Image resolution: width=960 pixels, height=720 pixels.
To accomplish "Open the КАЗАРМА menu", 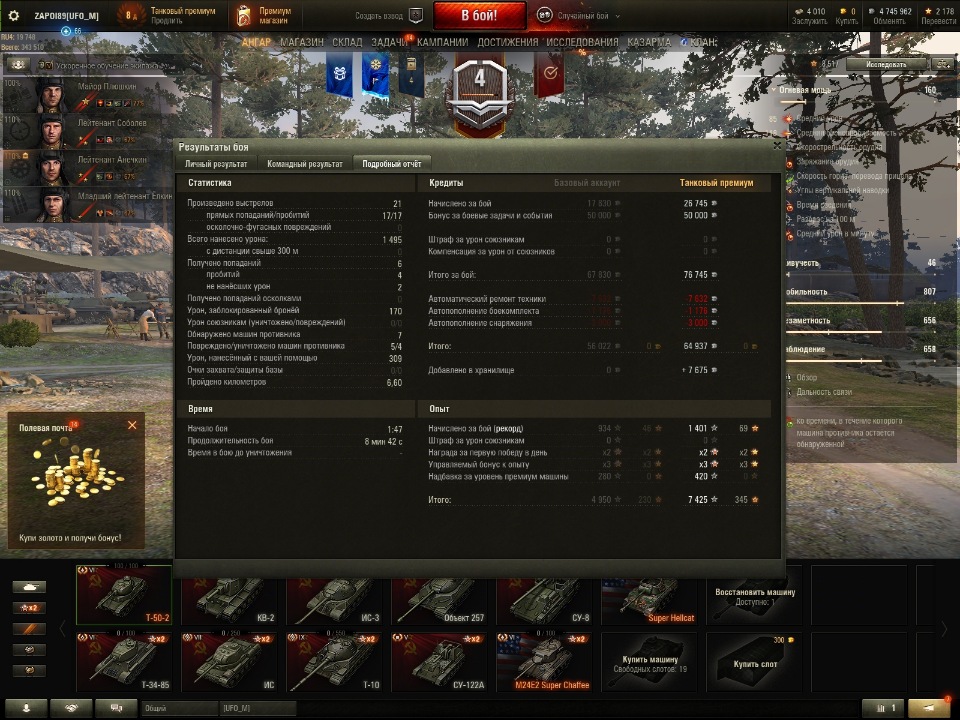I will [x=650, y=43].
